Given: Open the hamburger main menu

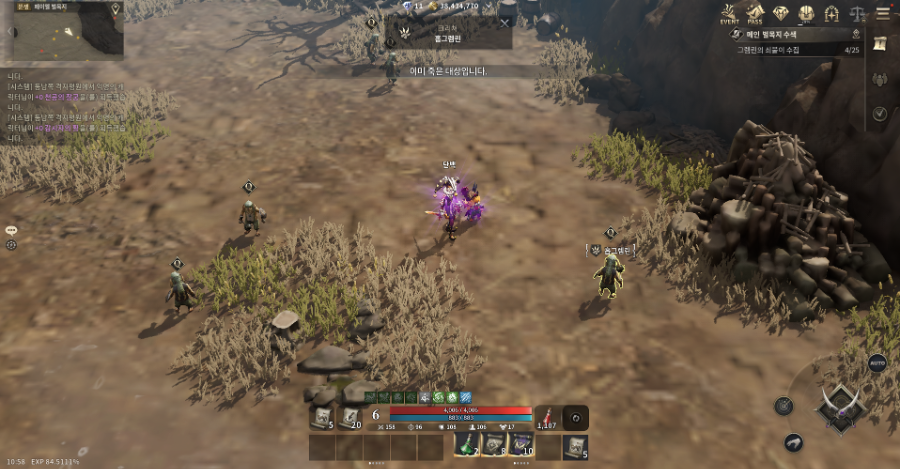Looking at the screenshot, I should 882,13.
